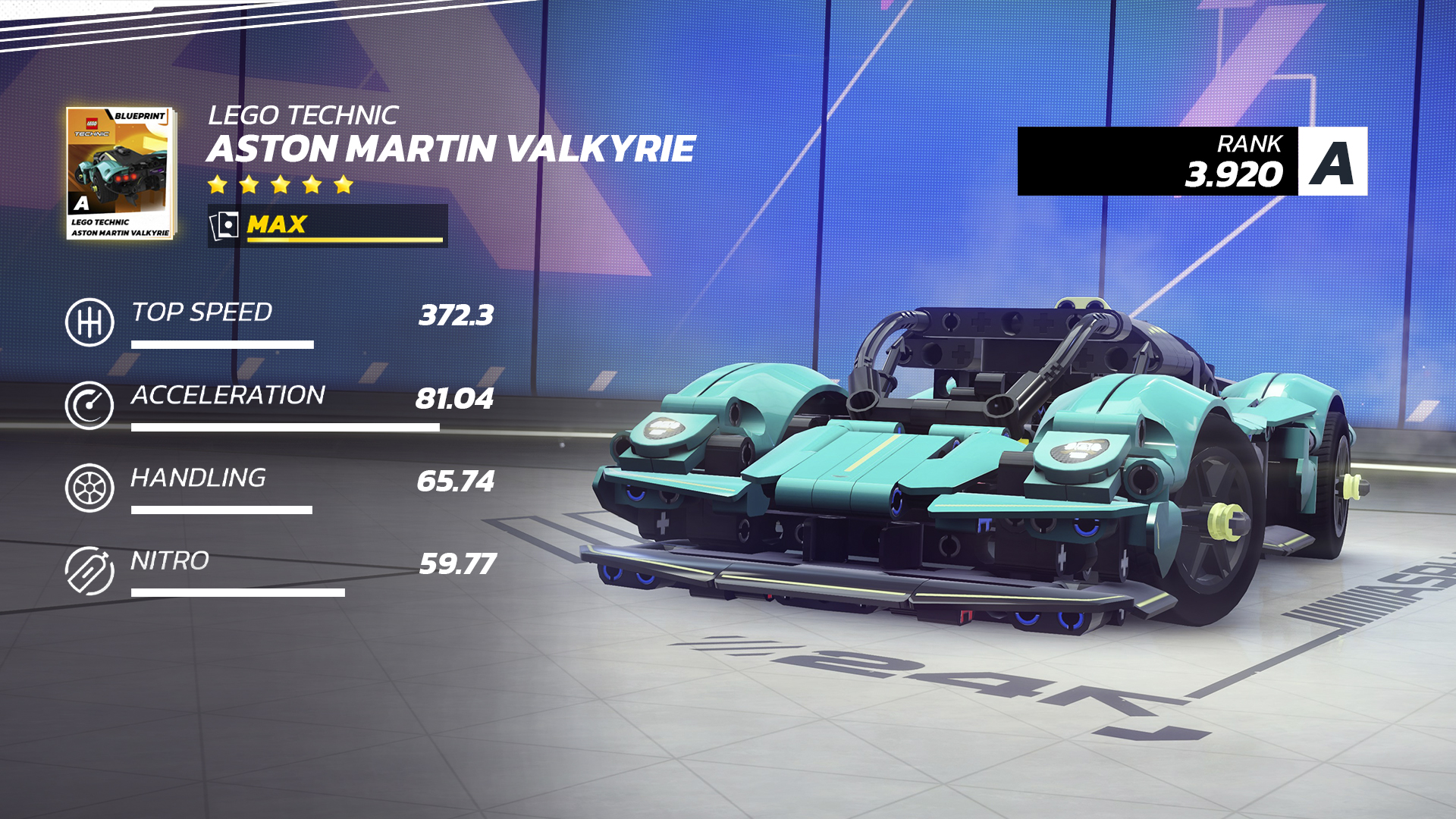
Task: Toggle the third rating star
Action: click(281, 184)
